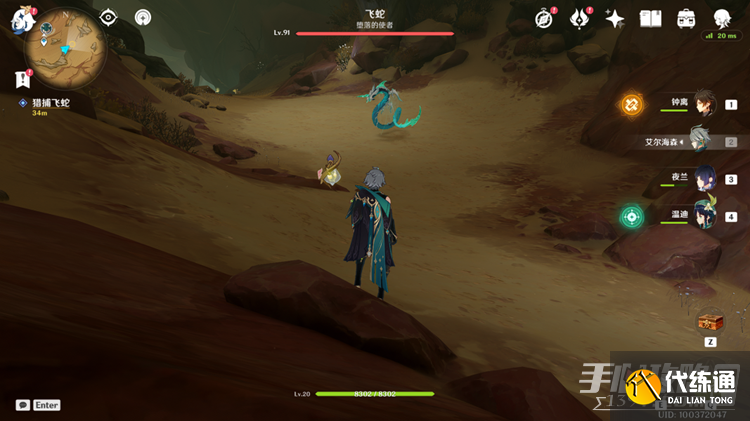Activate 钟离's orange elemental burst icon
The height and width of the screenshot is (421, 750).
tap(632, 104)
